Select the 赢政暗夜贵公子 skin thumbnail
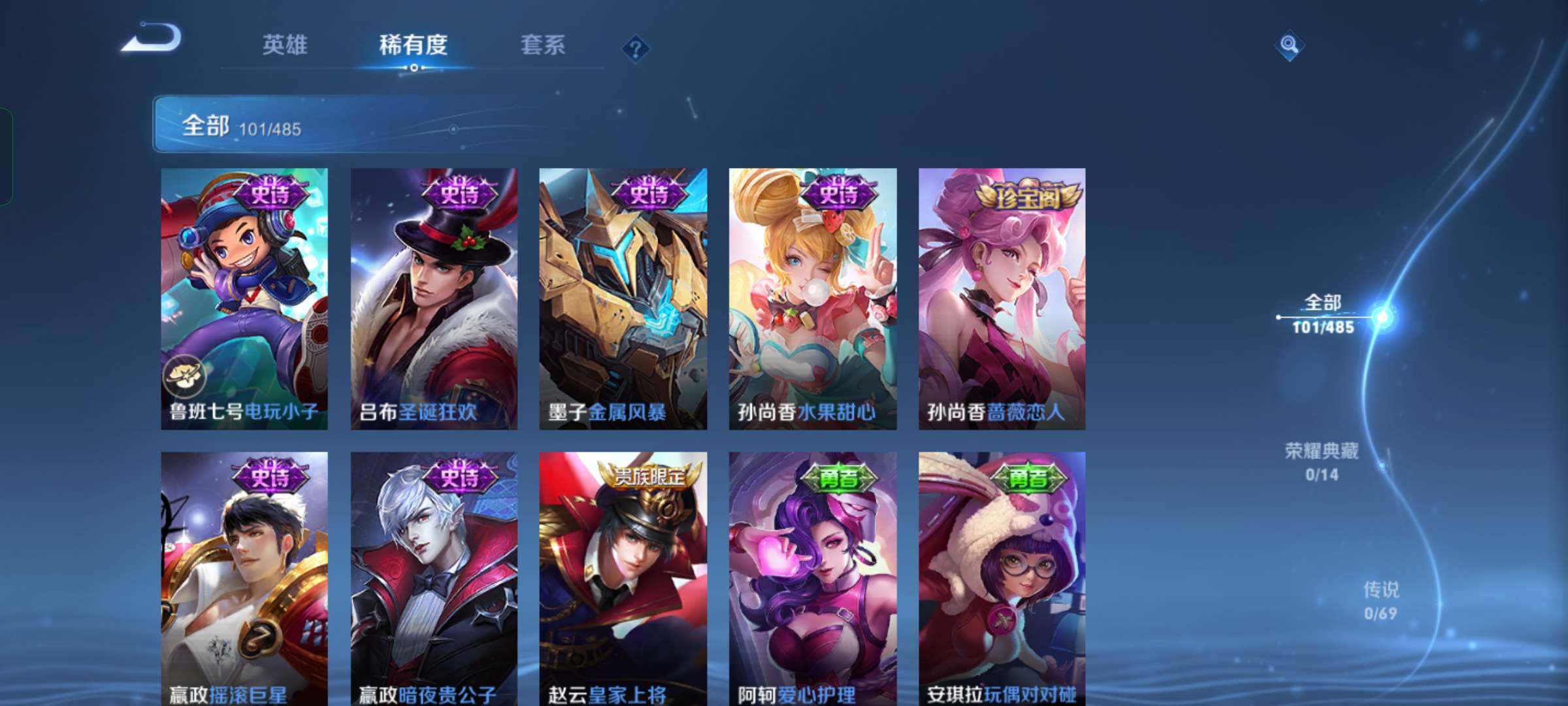Image resolution: width=1568 pixels, height=706 pixels. [x=433, y=582]
